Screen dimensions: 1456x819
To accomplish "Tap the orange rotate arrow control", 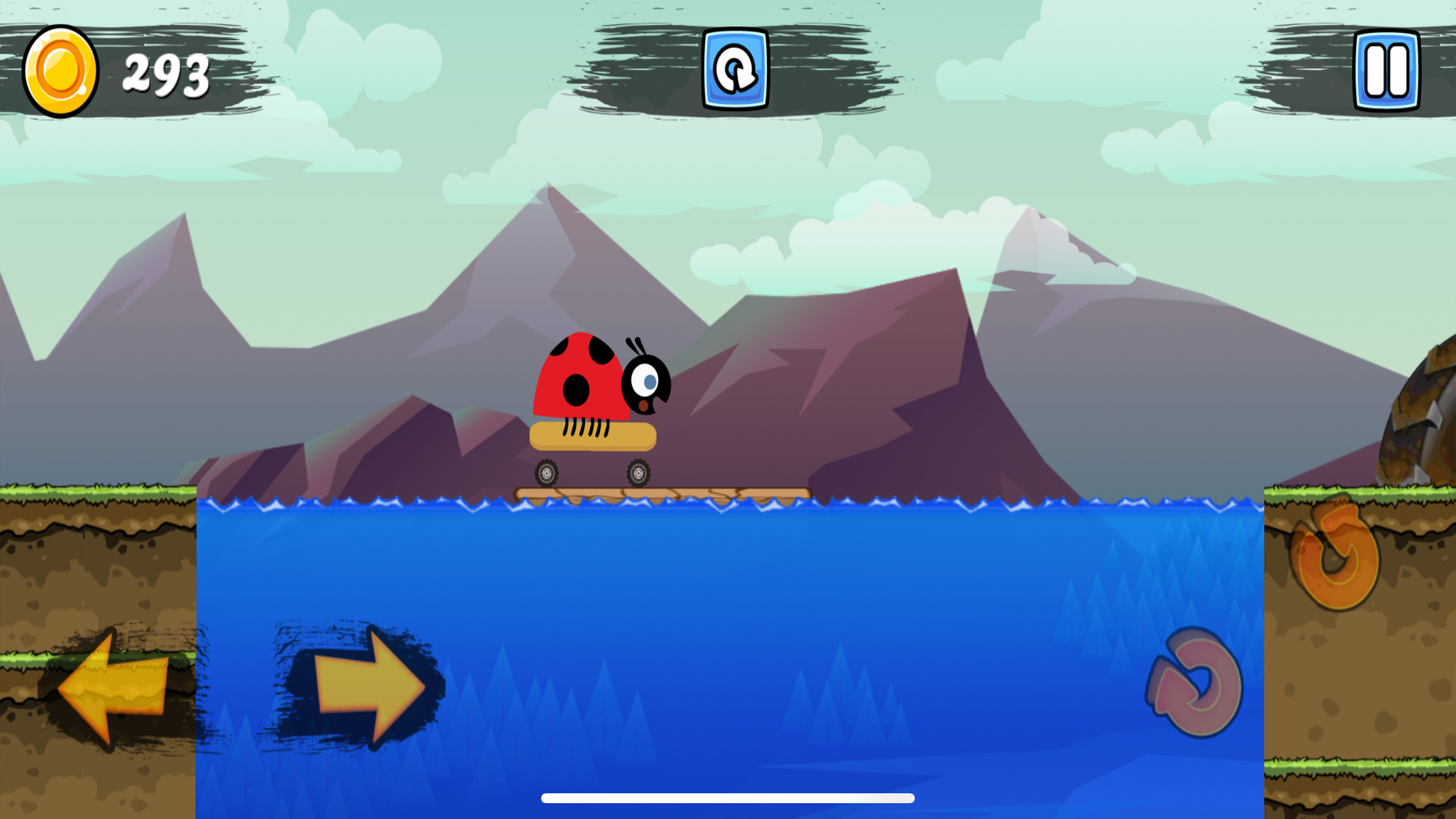I will (x=1335, y=557).
